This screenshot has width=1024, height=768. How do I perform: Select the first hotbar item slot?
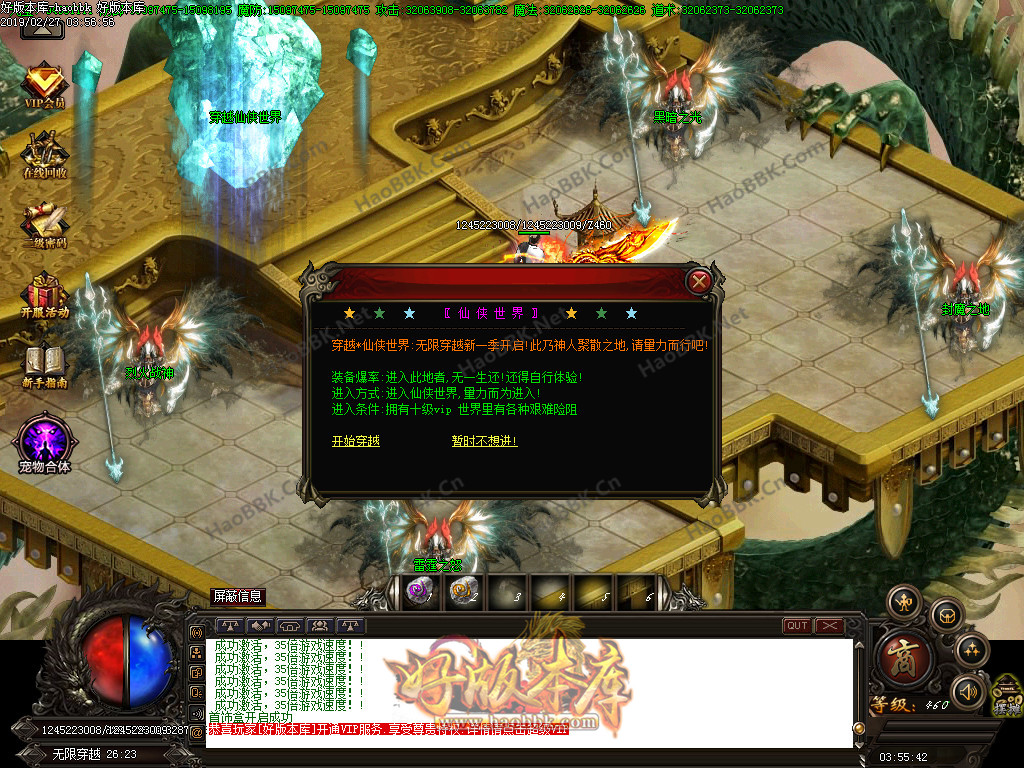pyautogui.click(x=418, y=592)
